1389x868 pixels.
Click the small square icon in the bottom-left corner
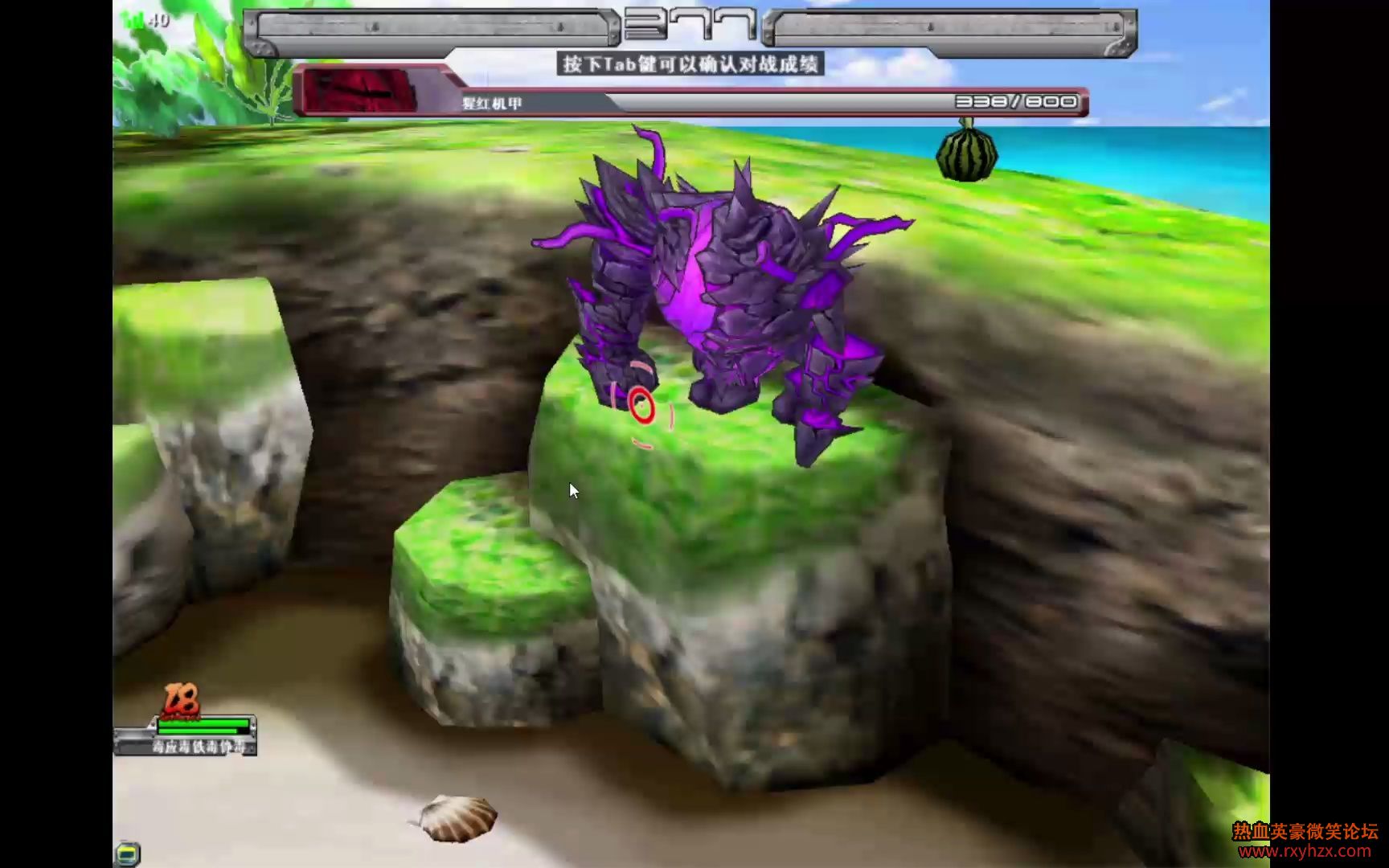click(x=128, y=853)
